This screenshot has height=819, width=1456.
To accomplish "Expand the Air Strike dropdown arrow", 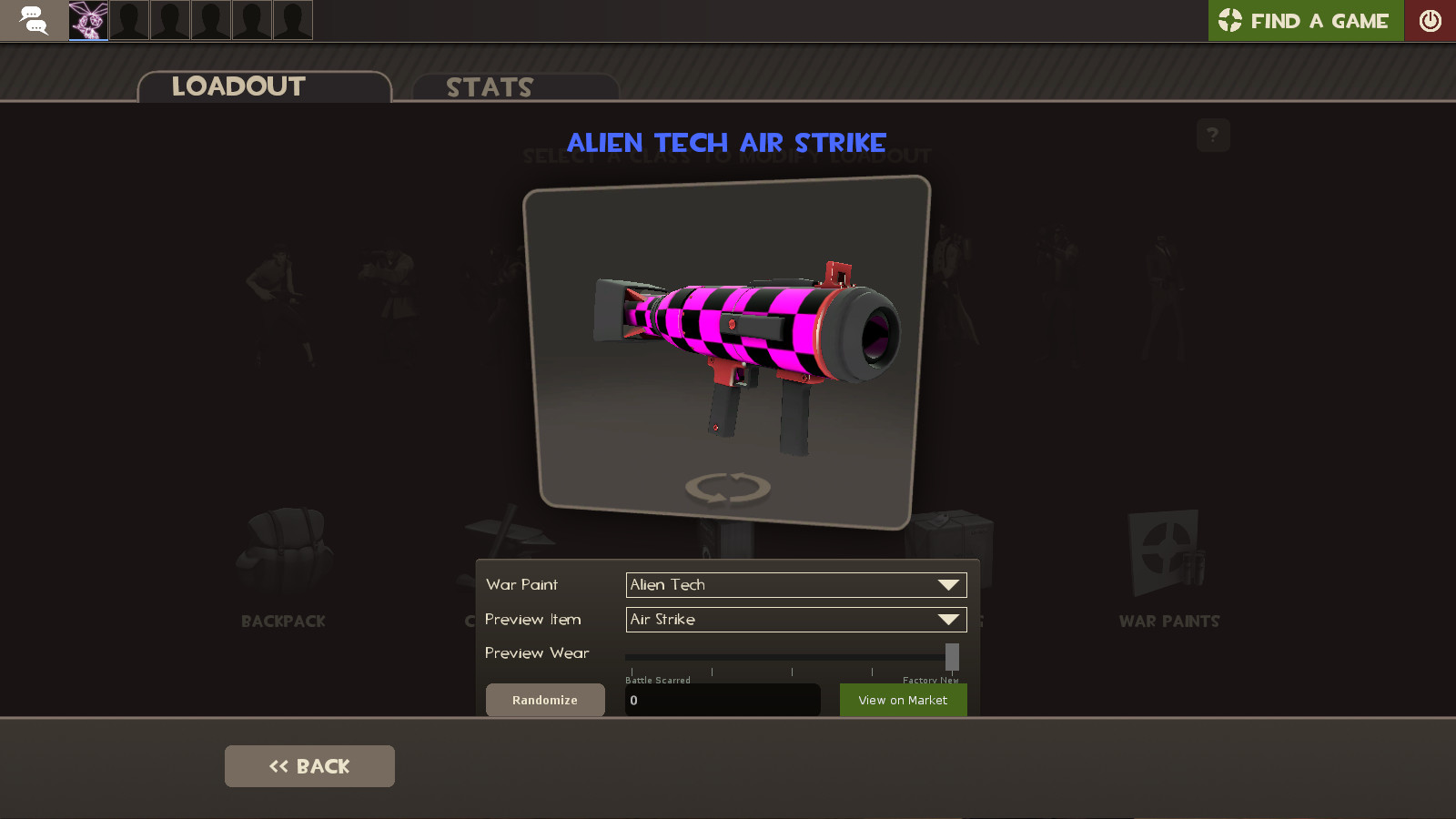I will pos(949,619).
